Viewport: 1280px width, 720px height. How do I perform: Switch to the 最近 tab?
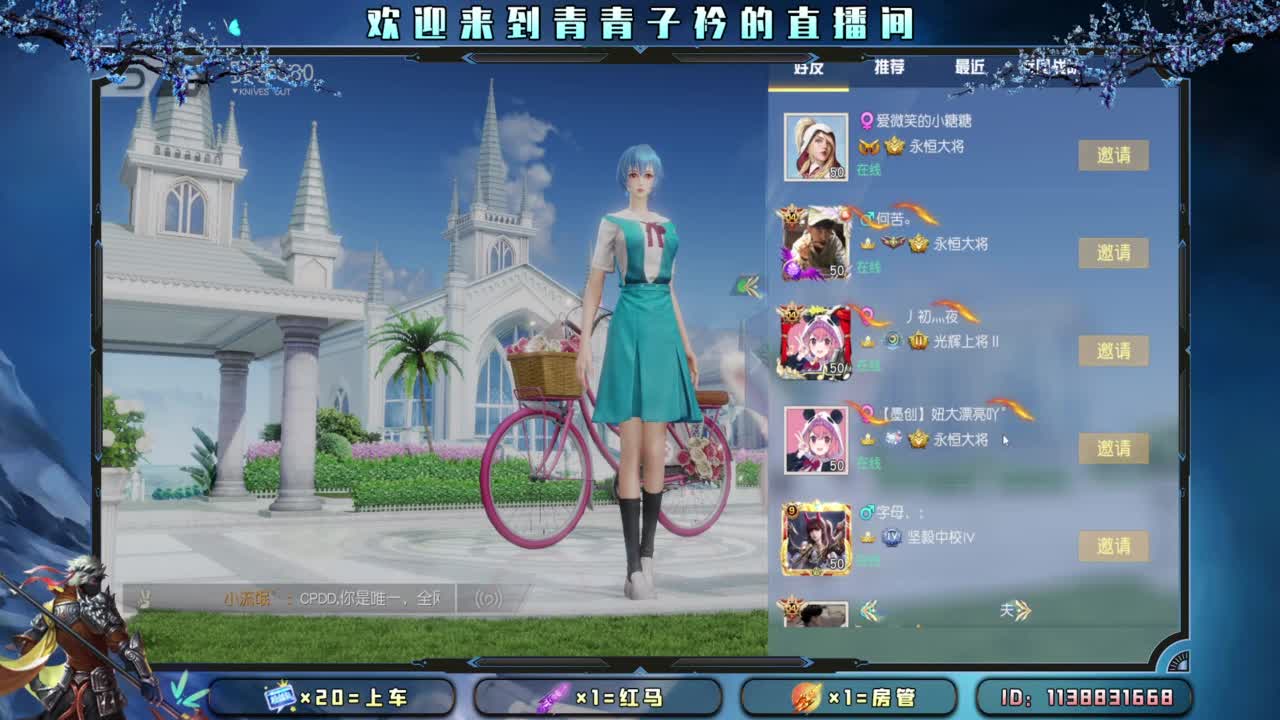point(971,67)
